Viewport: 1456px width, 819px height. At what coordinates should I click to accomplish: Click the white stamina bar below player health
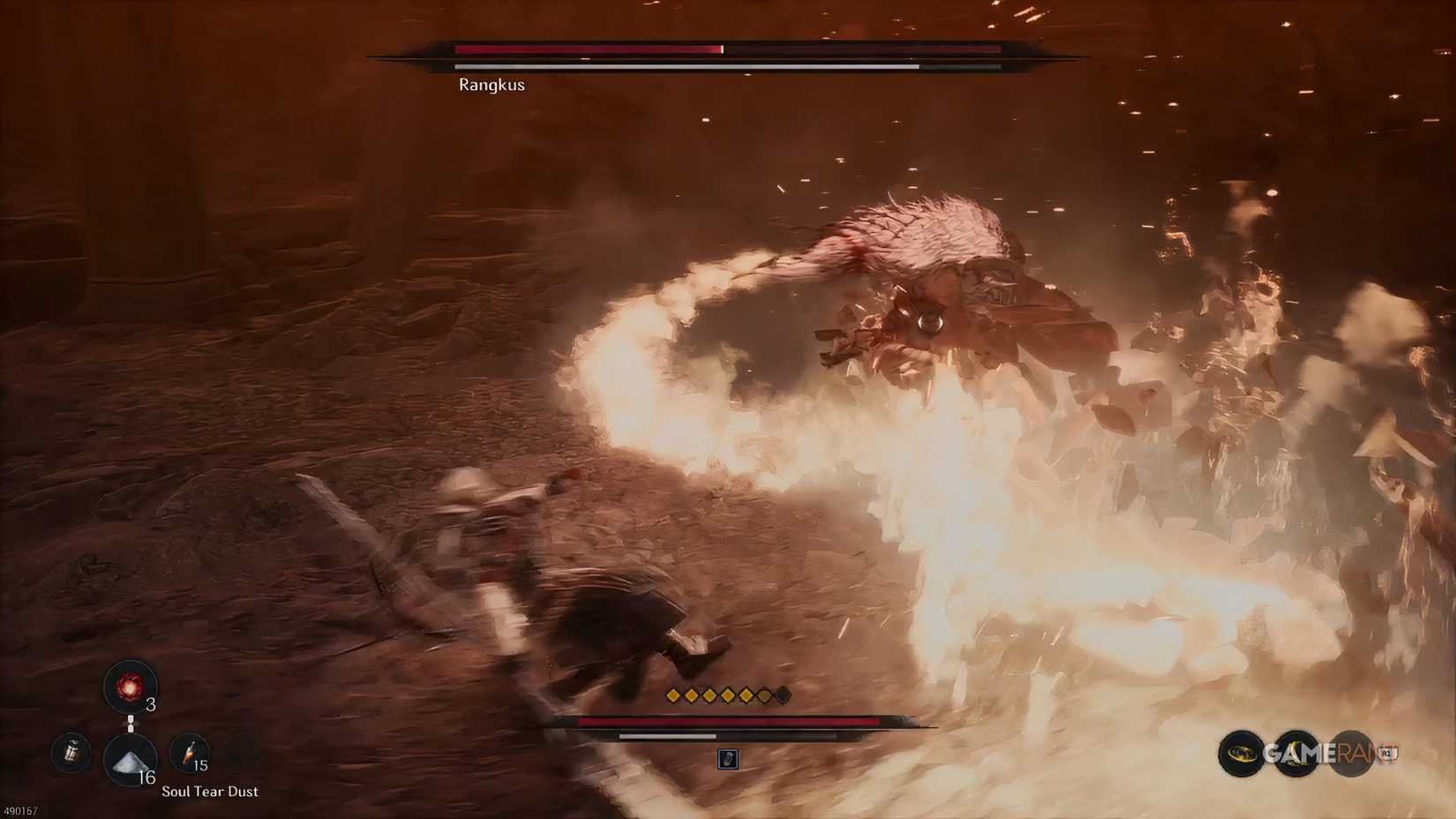(667, 737)
